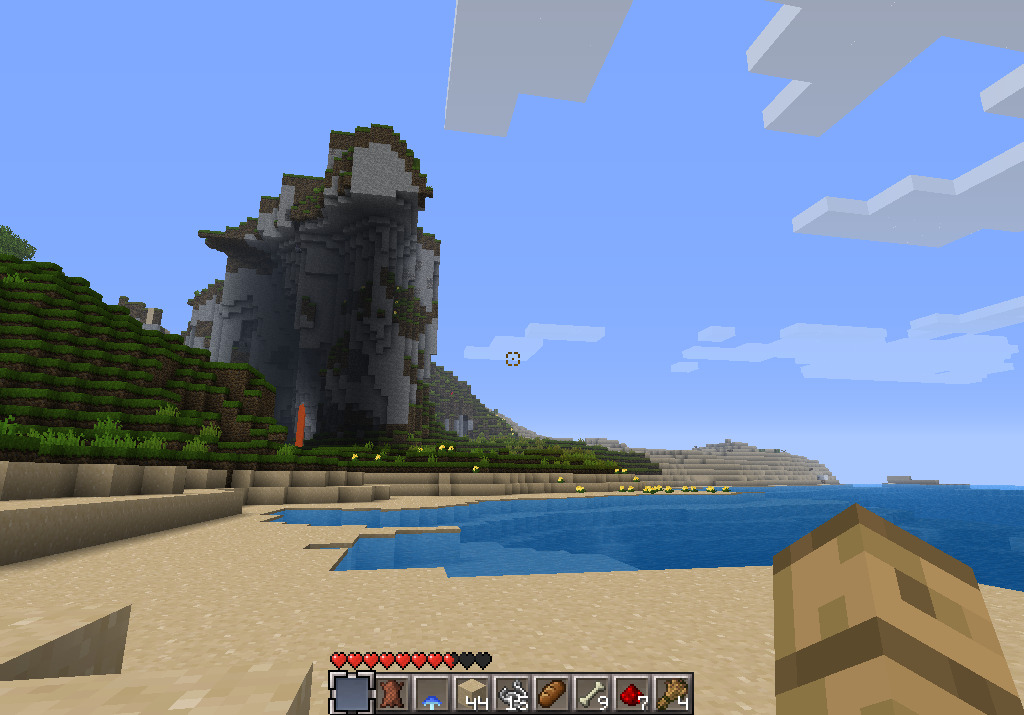Choose the redstone dust hotbar slot

tap(632, 692)
